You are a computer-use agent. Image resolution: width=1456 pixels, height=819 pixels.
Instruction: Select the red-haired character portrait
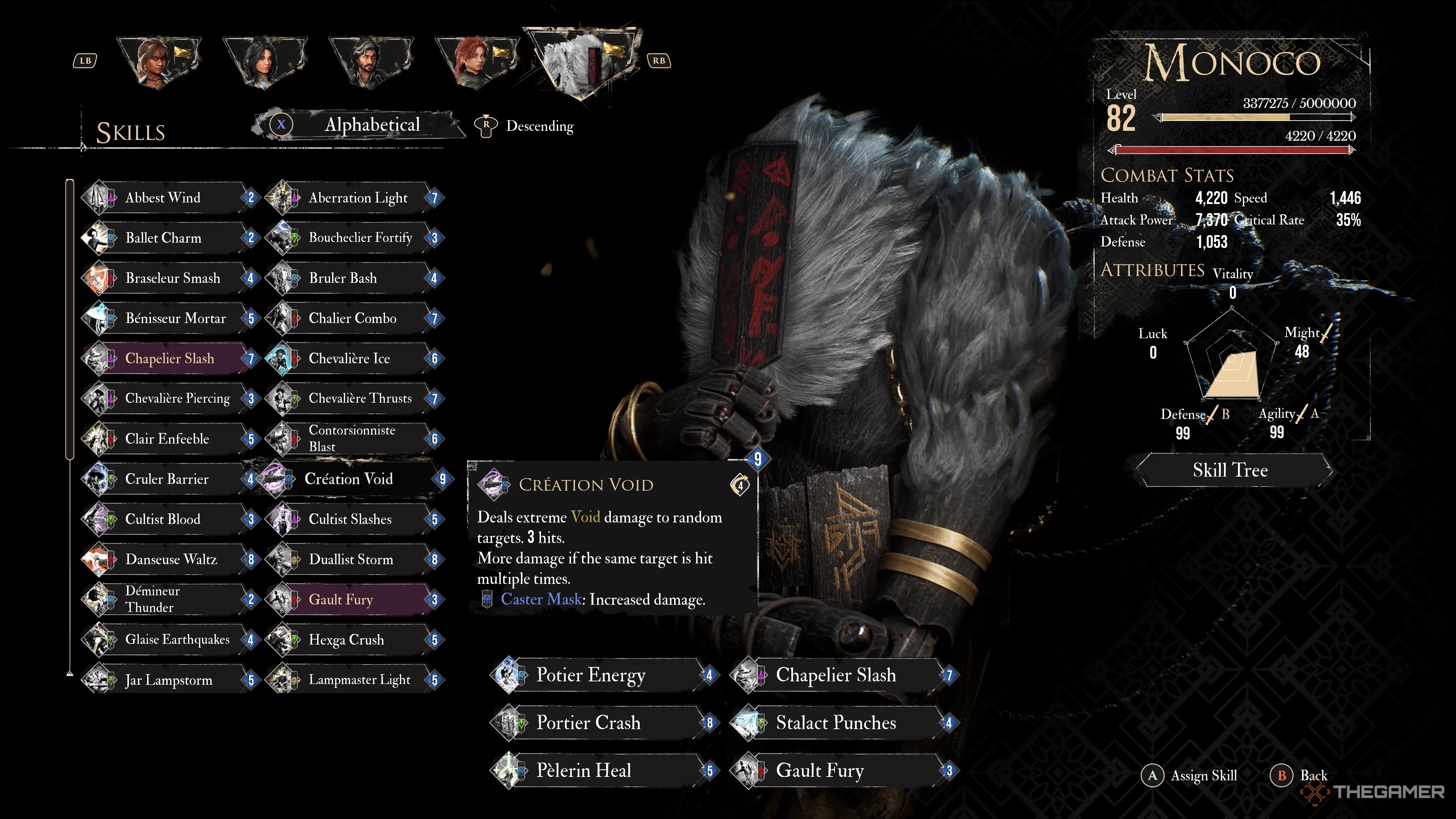pos(477,61)
